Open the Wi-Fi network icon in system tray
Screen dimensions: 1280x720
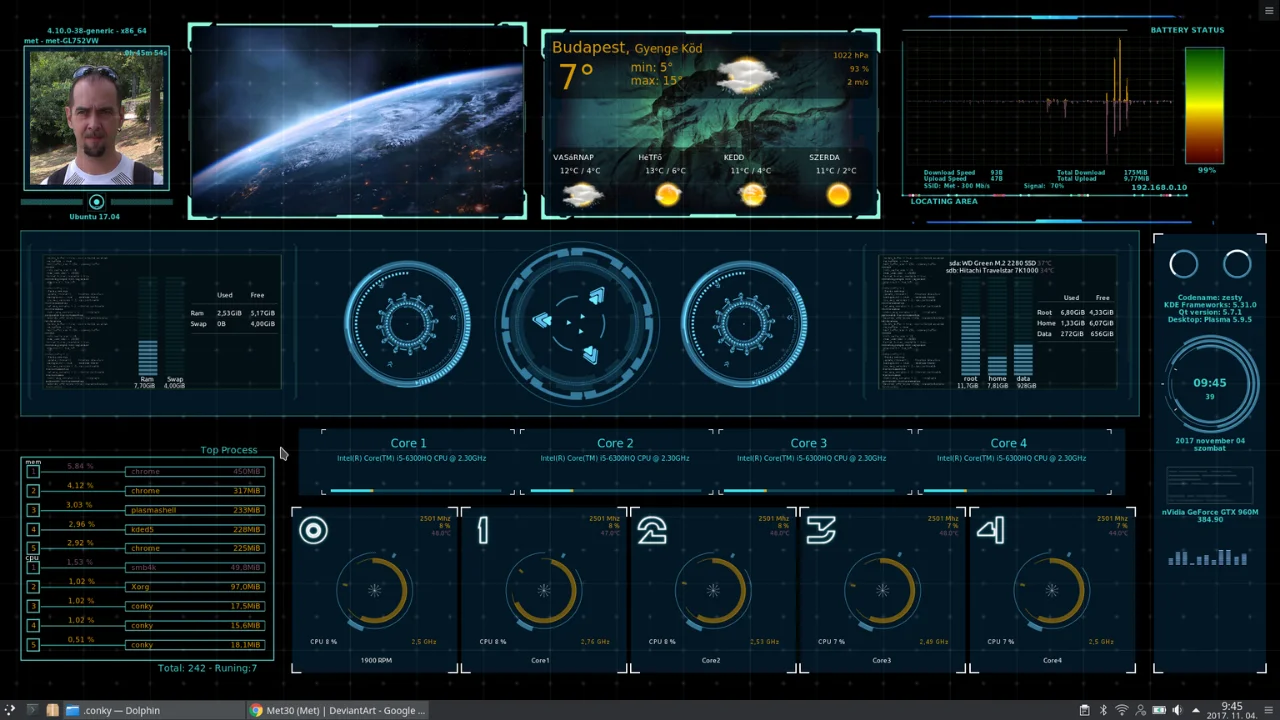click(1122, 710)
